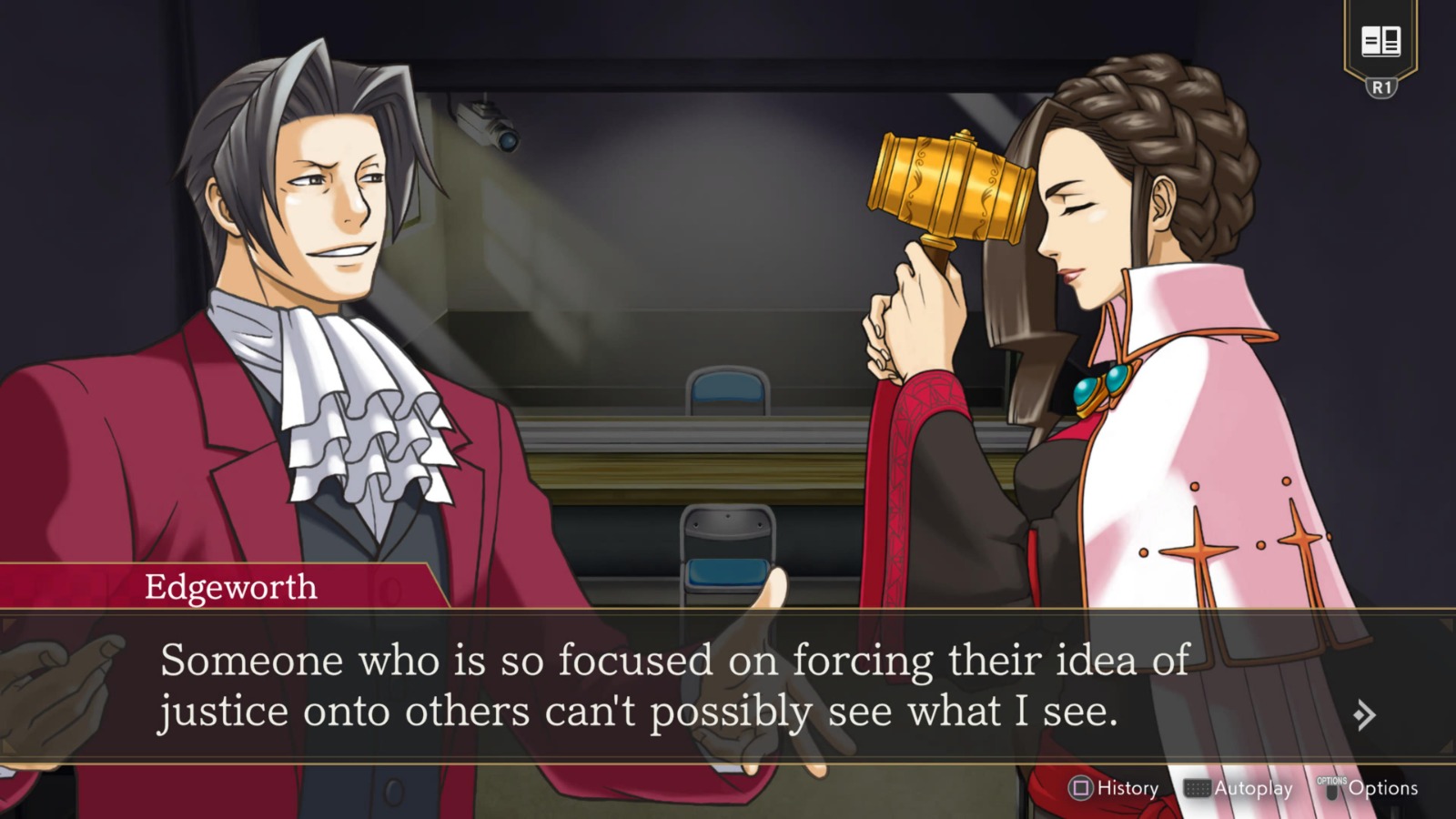Image resolution: width=1456 pixels, height=819 pixels.
Task: Open the History conversation log
Action: [1126, 788]
